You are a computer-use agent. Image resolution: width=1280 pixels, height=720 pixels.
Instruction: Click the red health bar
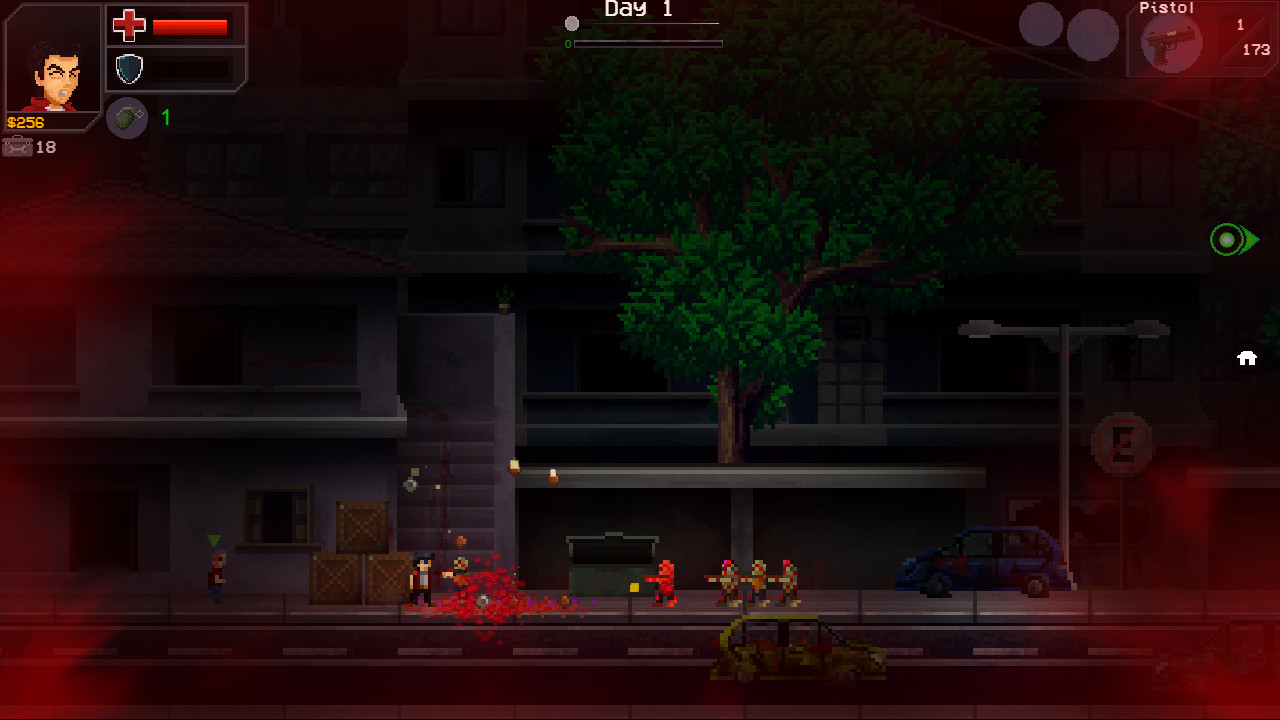(x=190, y=27)
